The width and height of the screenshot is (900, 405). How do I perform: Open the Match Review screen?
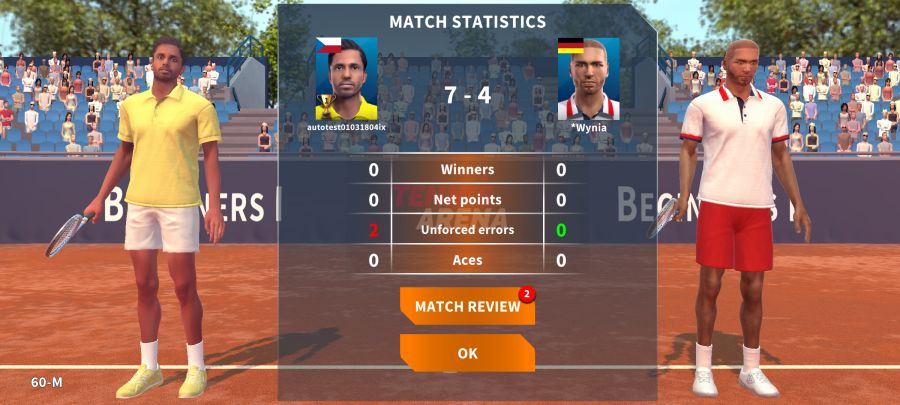pyautogui.click(x=467, y=307)
